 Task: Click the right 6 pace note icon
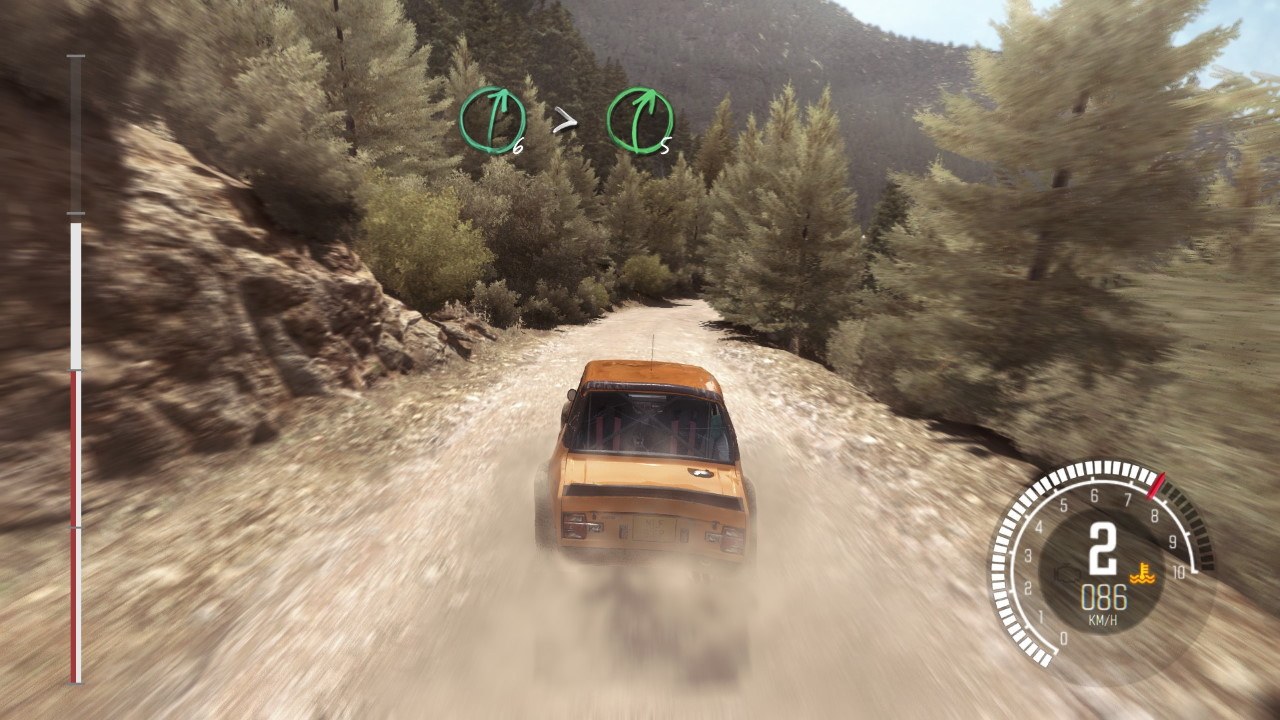click(492, 121)
